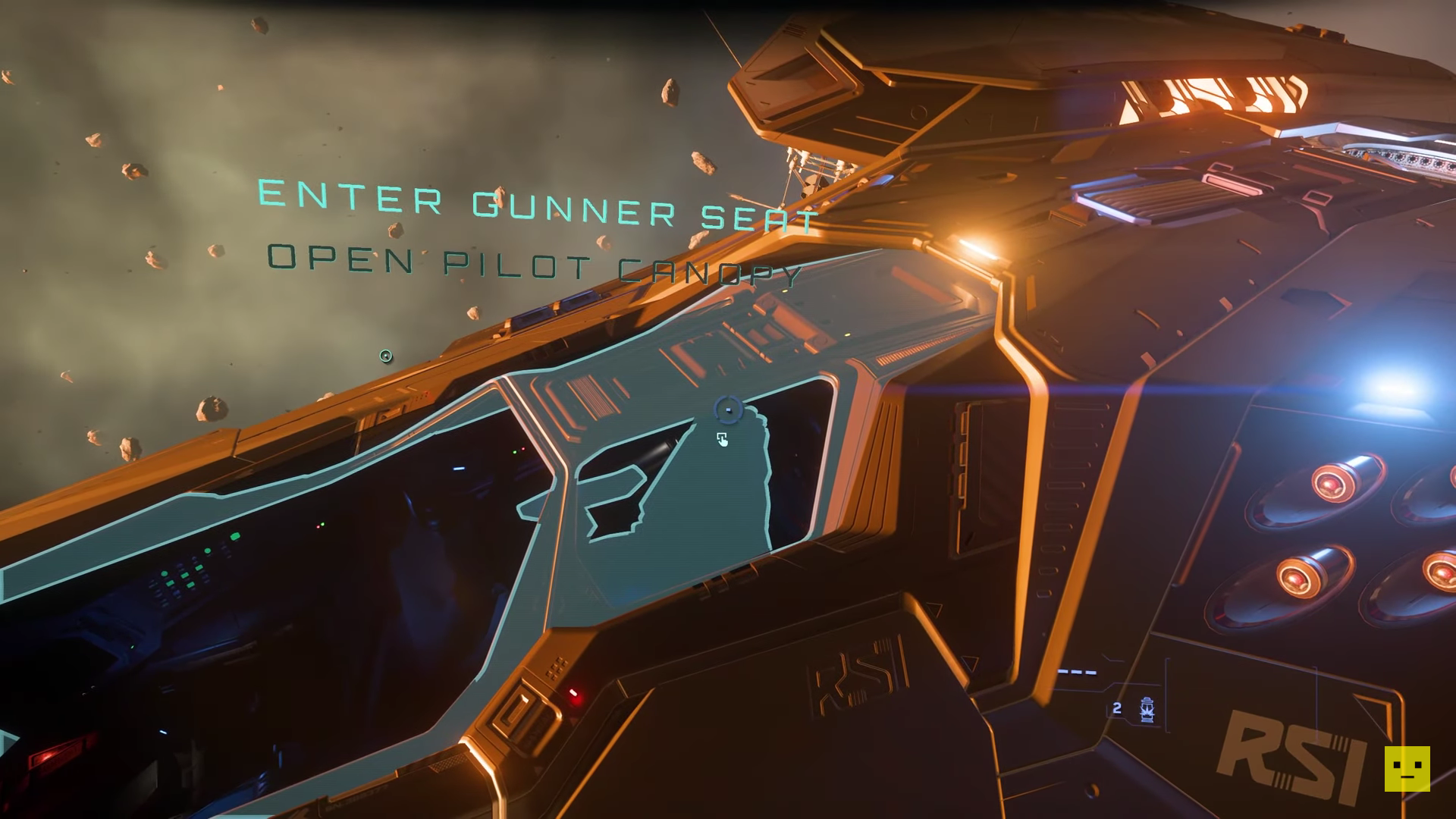
Task: Select the small circular HUD marker near the asteroids
Action: pyautogui.click(x=385, y=356)
